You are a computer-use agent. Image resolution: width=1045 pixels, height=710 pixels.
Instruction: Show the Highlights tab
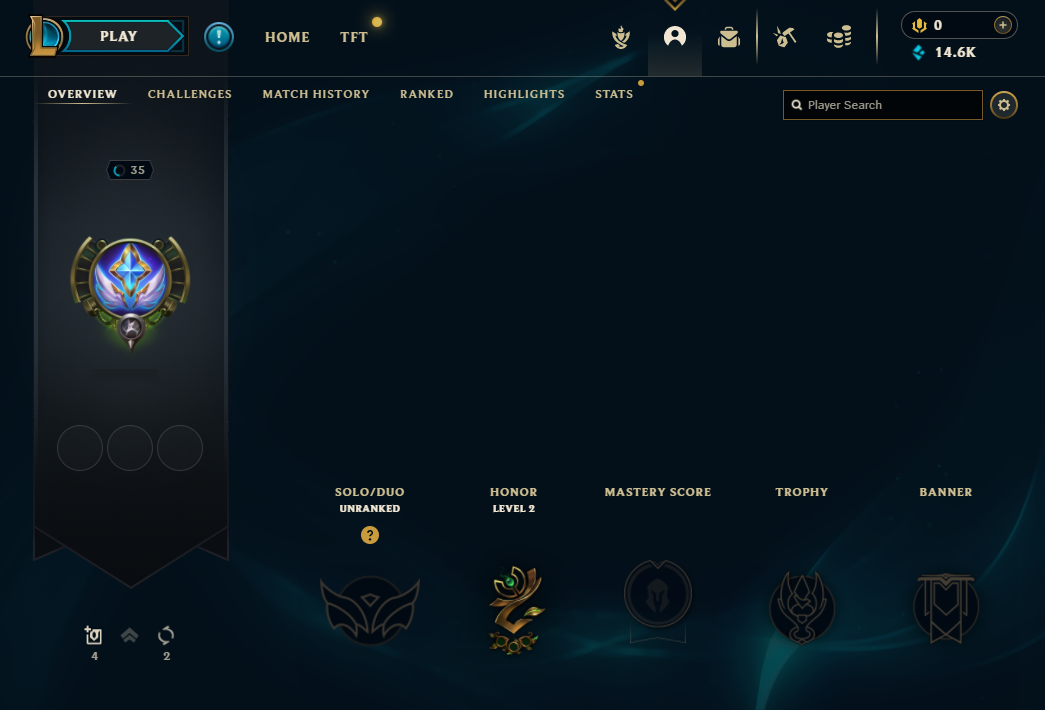coord(524,94)
